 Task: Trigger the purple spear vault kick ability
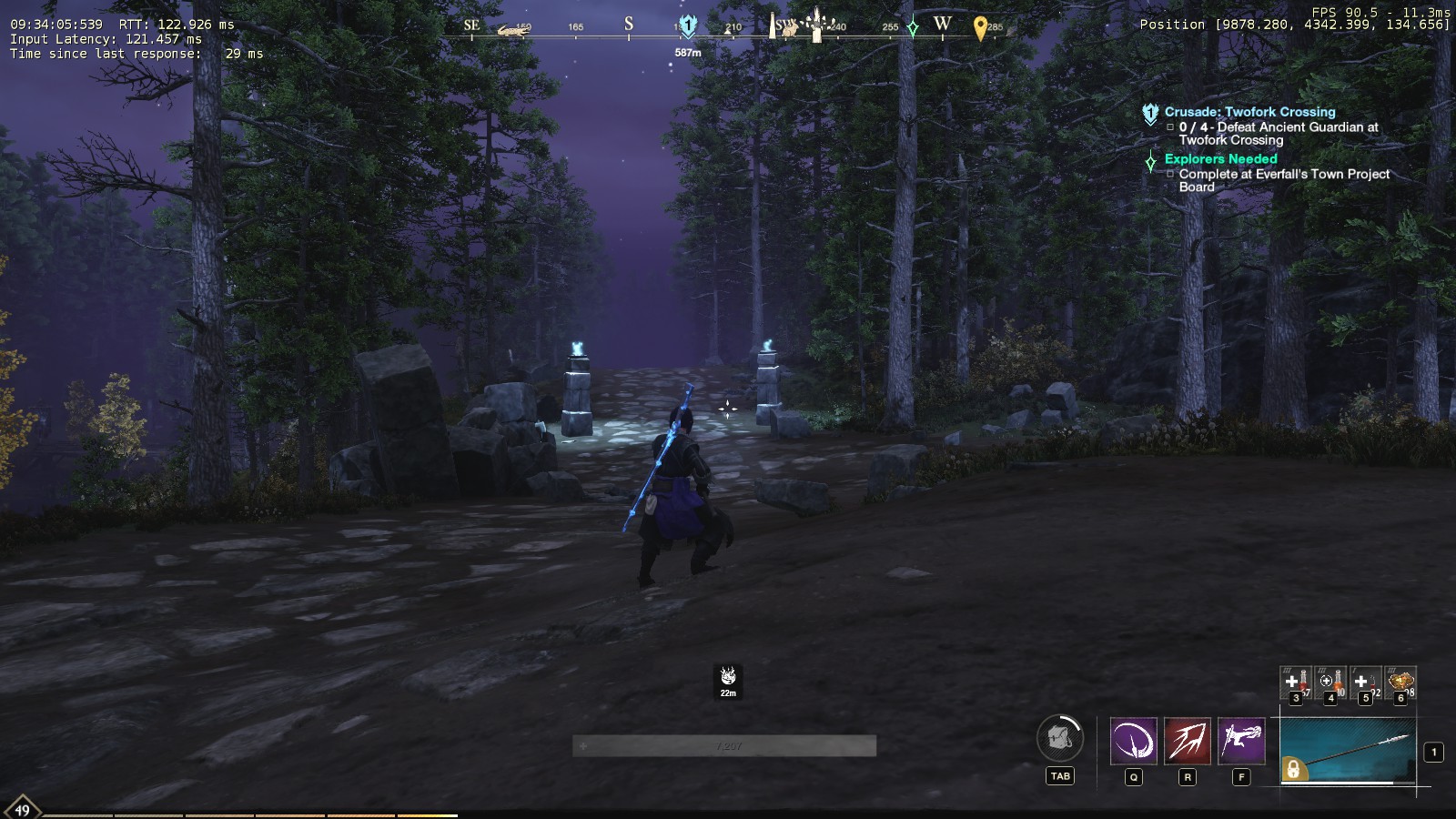[1241, 741]
